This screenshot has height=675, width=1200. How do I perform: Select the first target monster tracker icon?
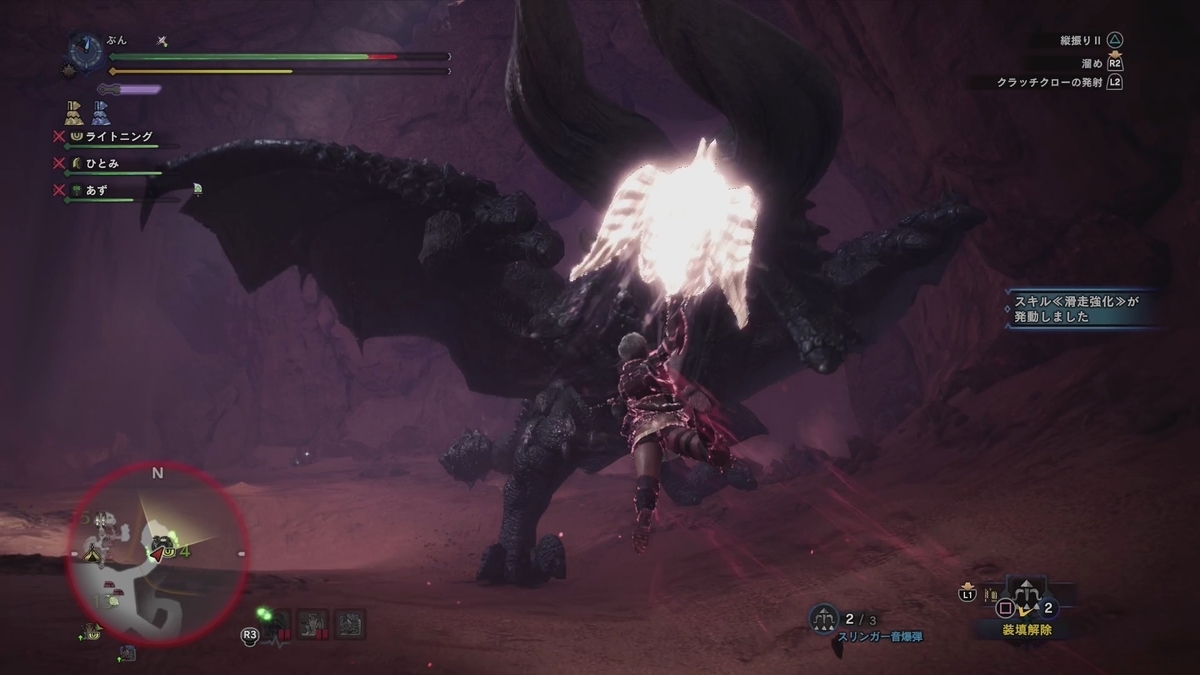click(277, 623)
